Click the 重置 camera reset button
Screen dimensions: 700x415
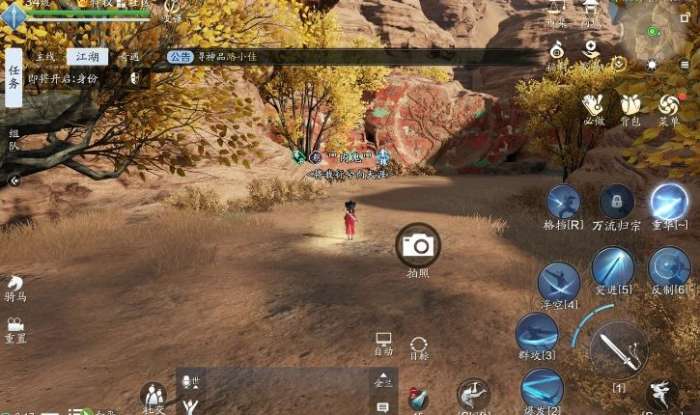coord(15,329)
